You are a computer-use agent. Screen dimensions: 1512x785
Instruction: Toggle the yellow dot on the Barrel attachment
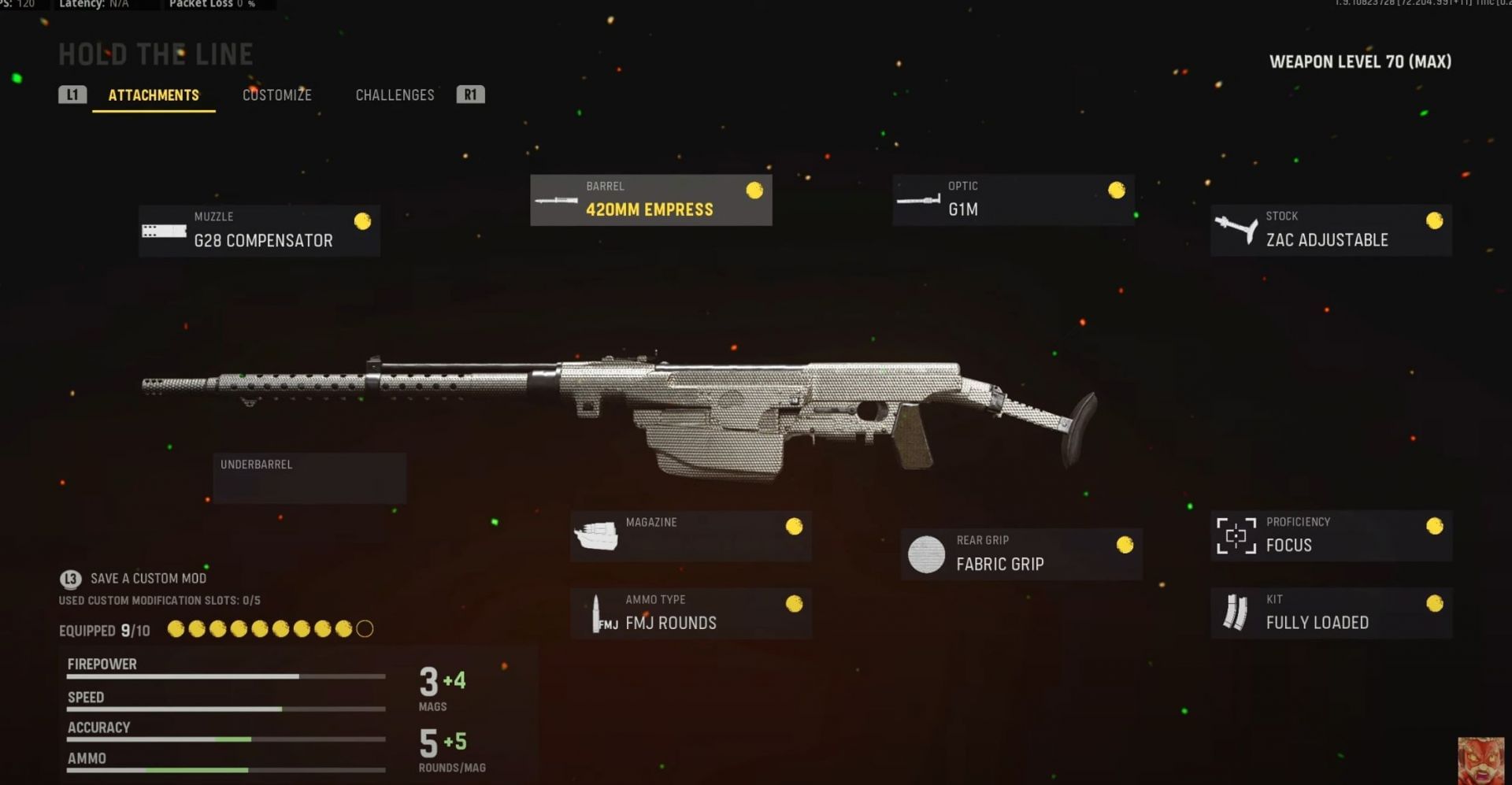coord(754,189)
